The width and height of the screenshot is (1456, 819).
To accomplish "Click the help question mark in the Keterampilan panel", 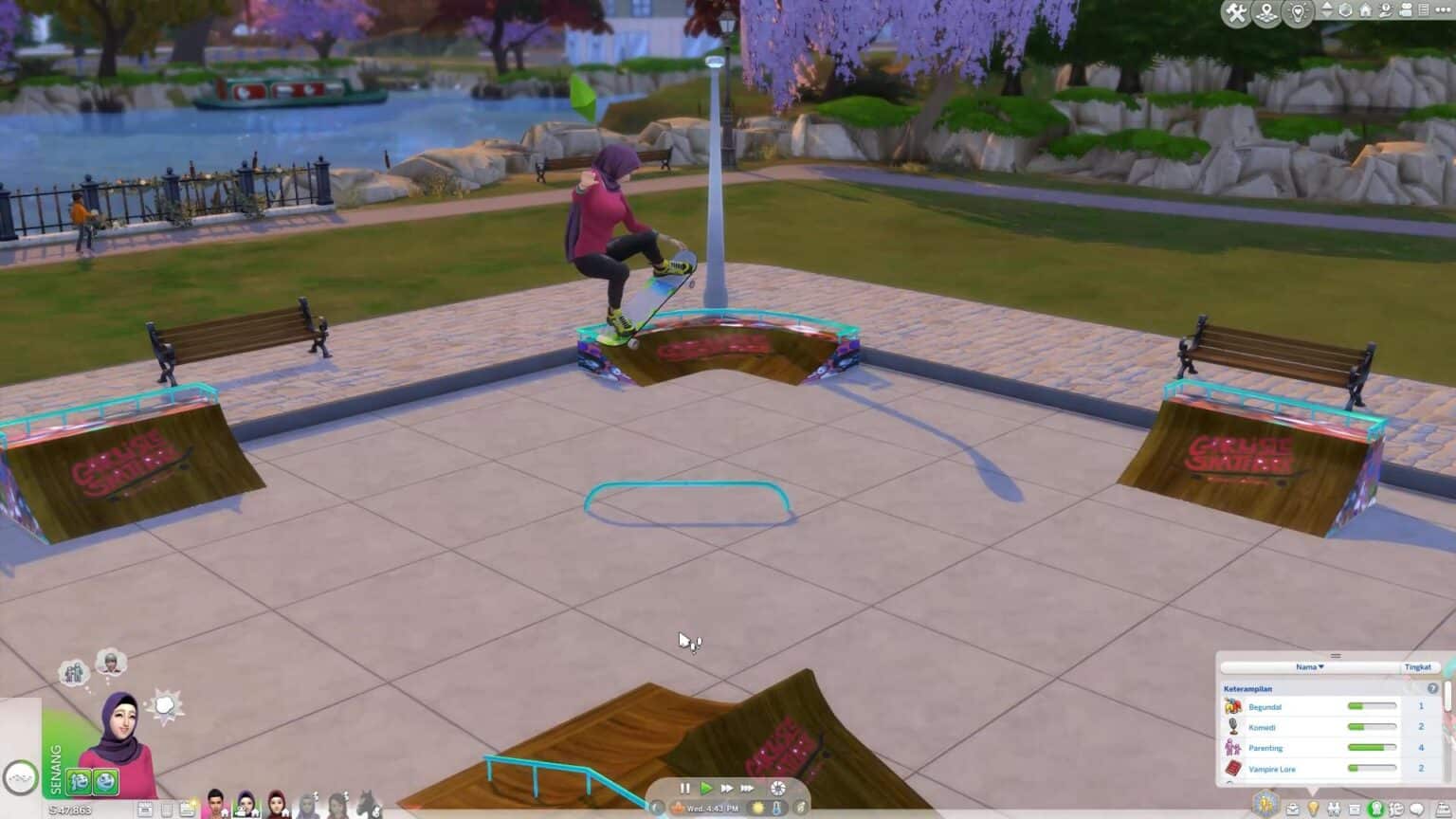I will (x=1431, y=689).
